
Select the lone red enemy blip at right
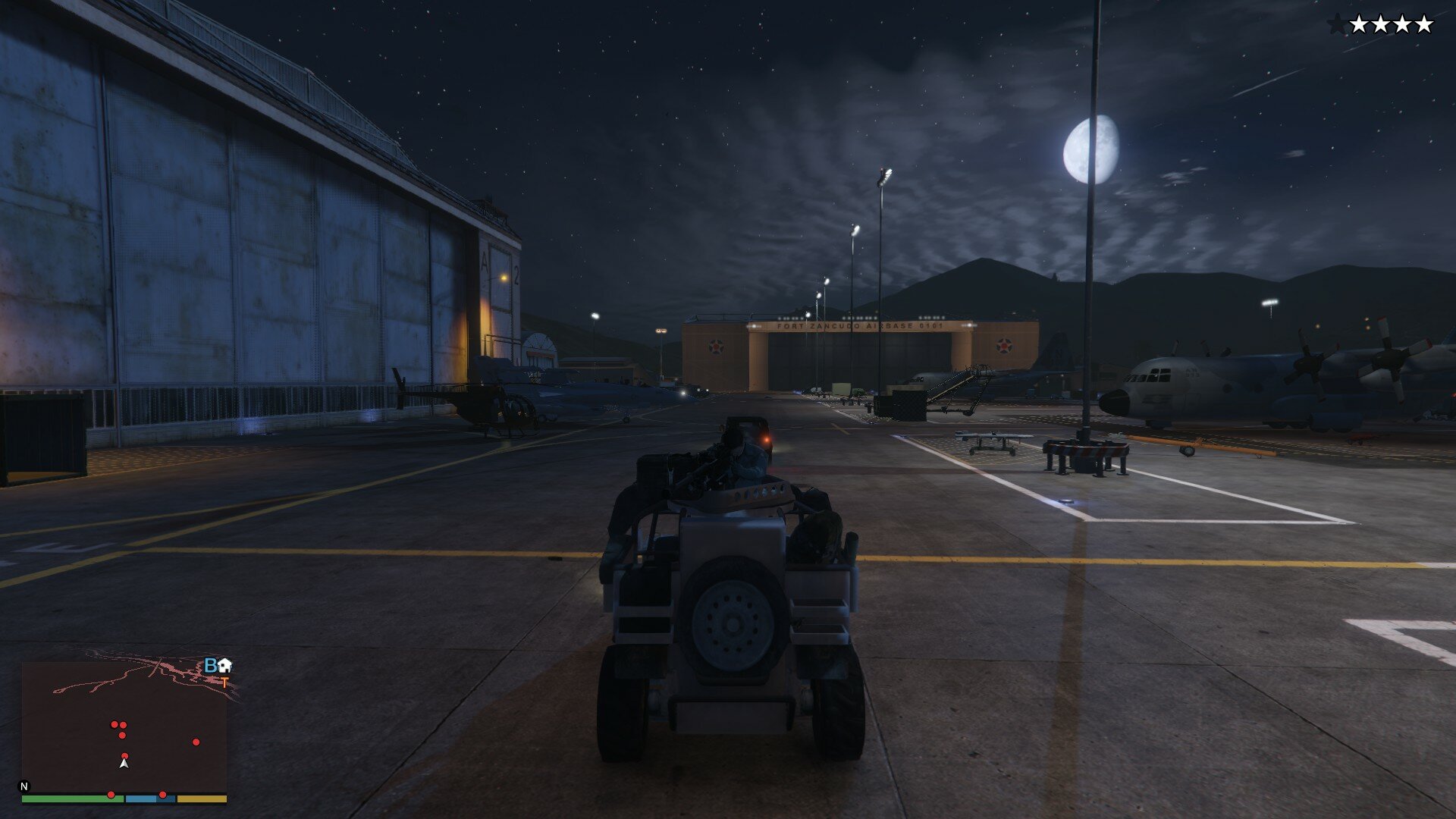pyautogui.click(x=196, y=742)
